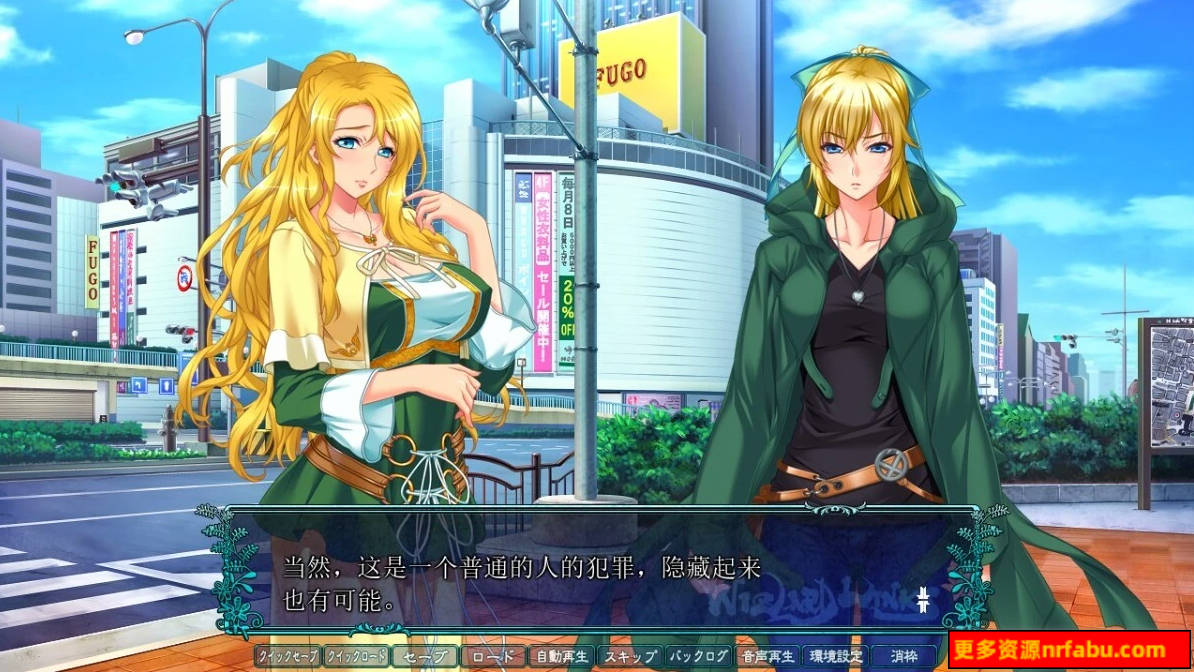The height and width of the screenshot is (672, 1194).
Task: Replay the voice with 音声再生
Action: 767,657
